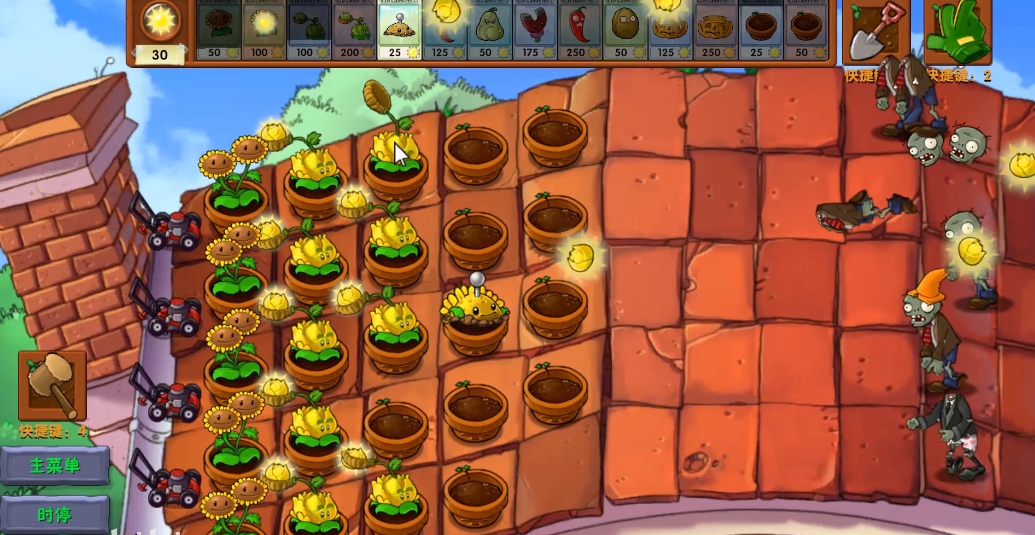Pick the Squash seed packet

(x=488, y=30)
